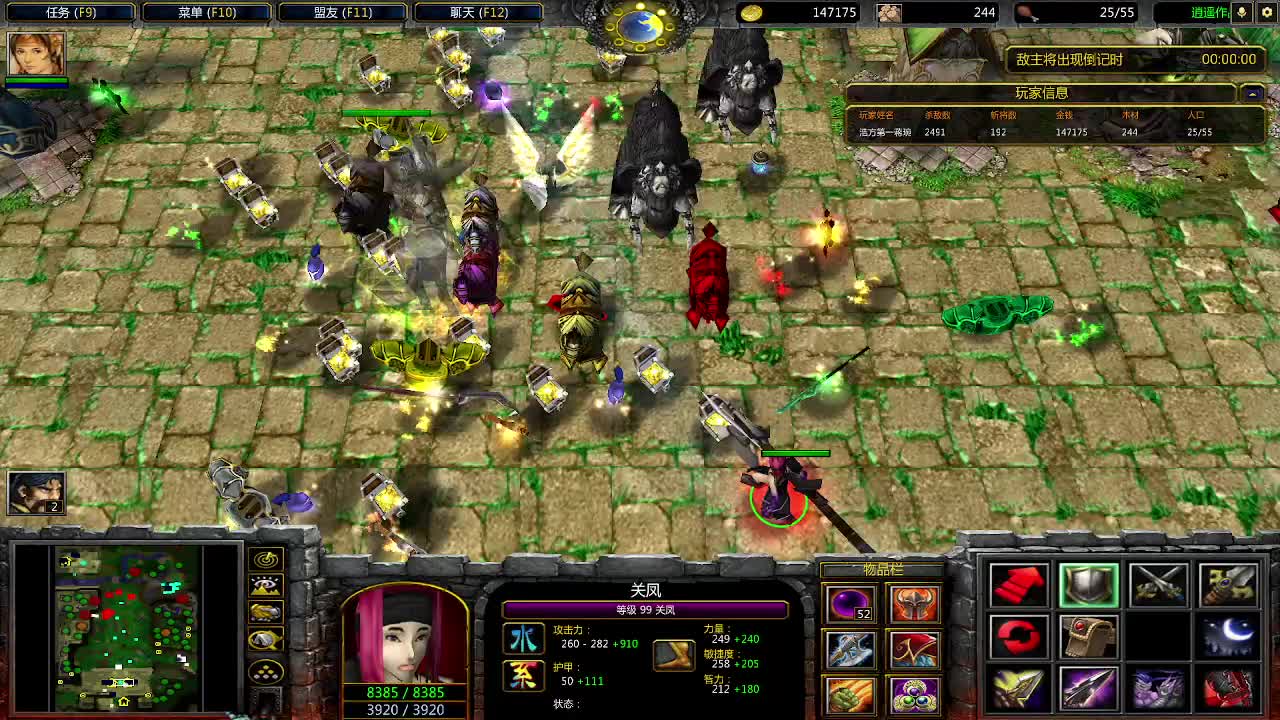Screen dimensions: 1280x720
Task: Select the three-gem amulet inventory item
Action: point(914,693)
